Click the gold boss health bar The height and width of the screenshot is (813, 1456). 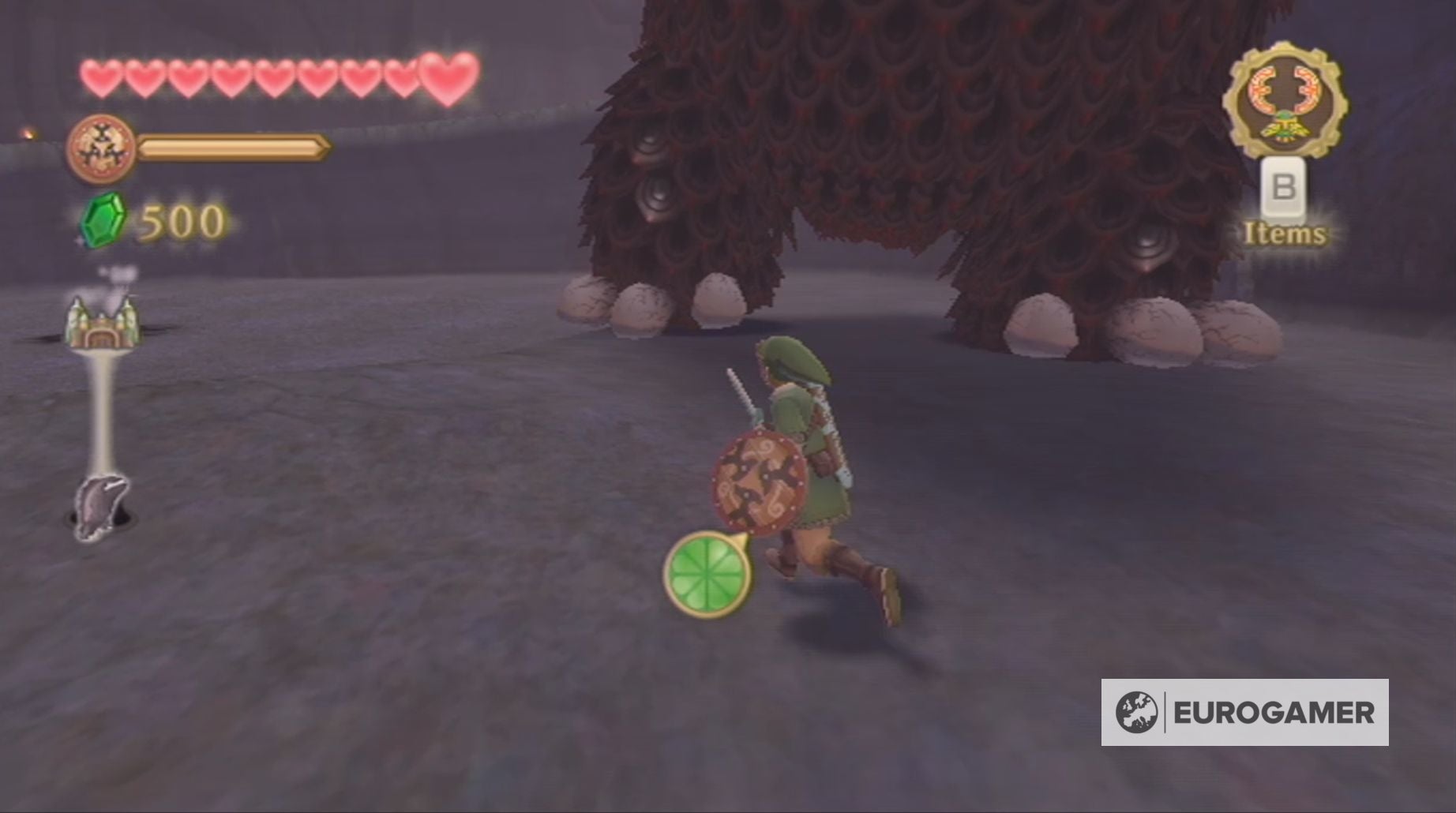(x=233, y=146)
